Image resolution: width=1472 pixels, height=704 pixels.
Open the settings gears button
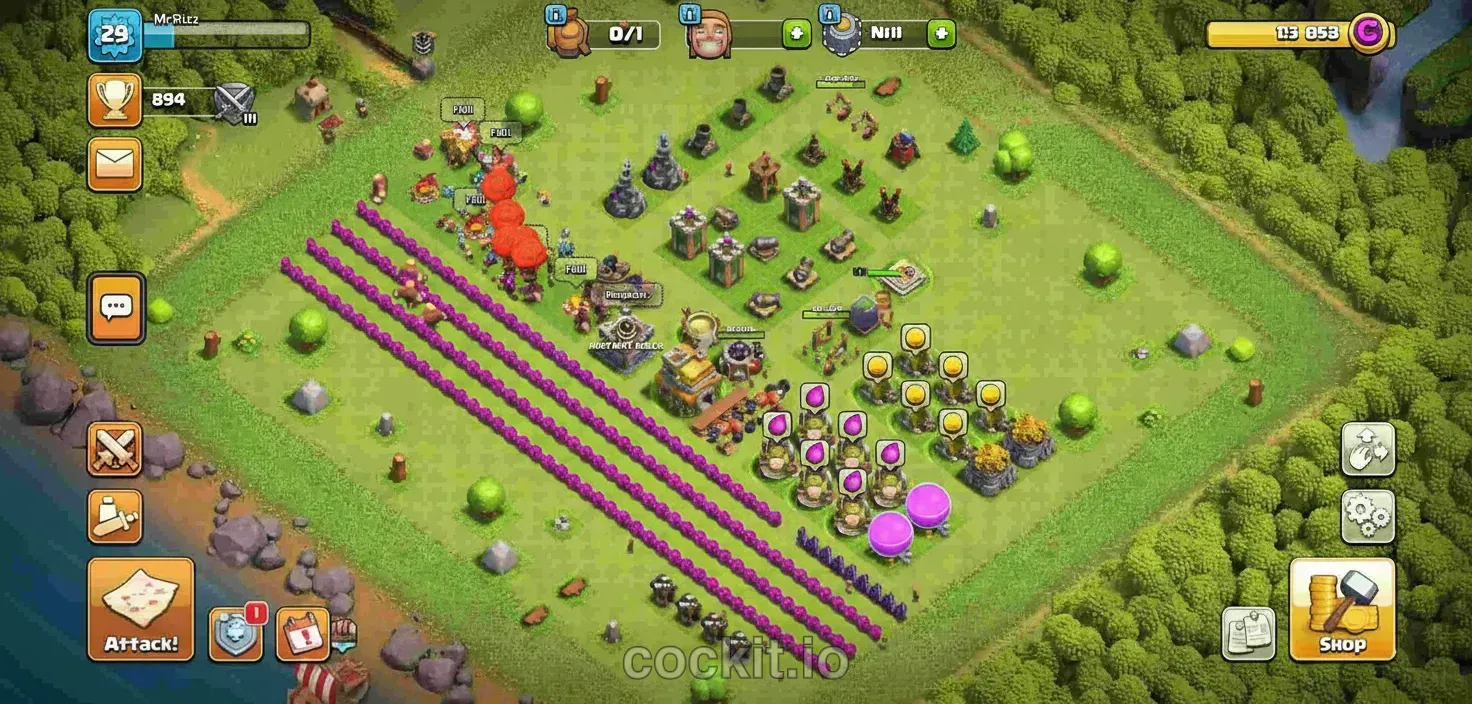click(x=1368, y=516)
